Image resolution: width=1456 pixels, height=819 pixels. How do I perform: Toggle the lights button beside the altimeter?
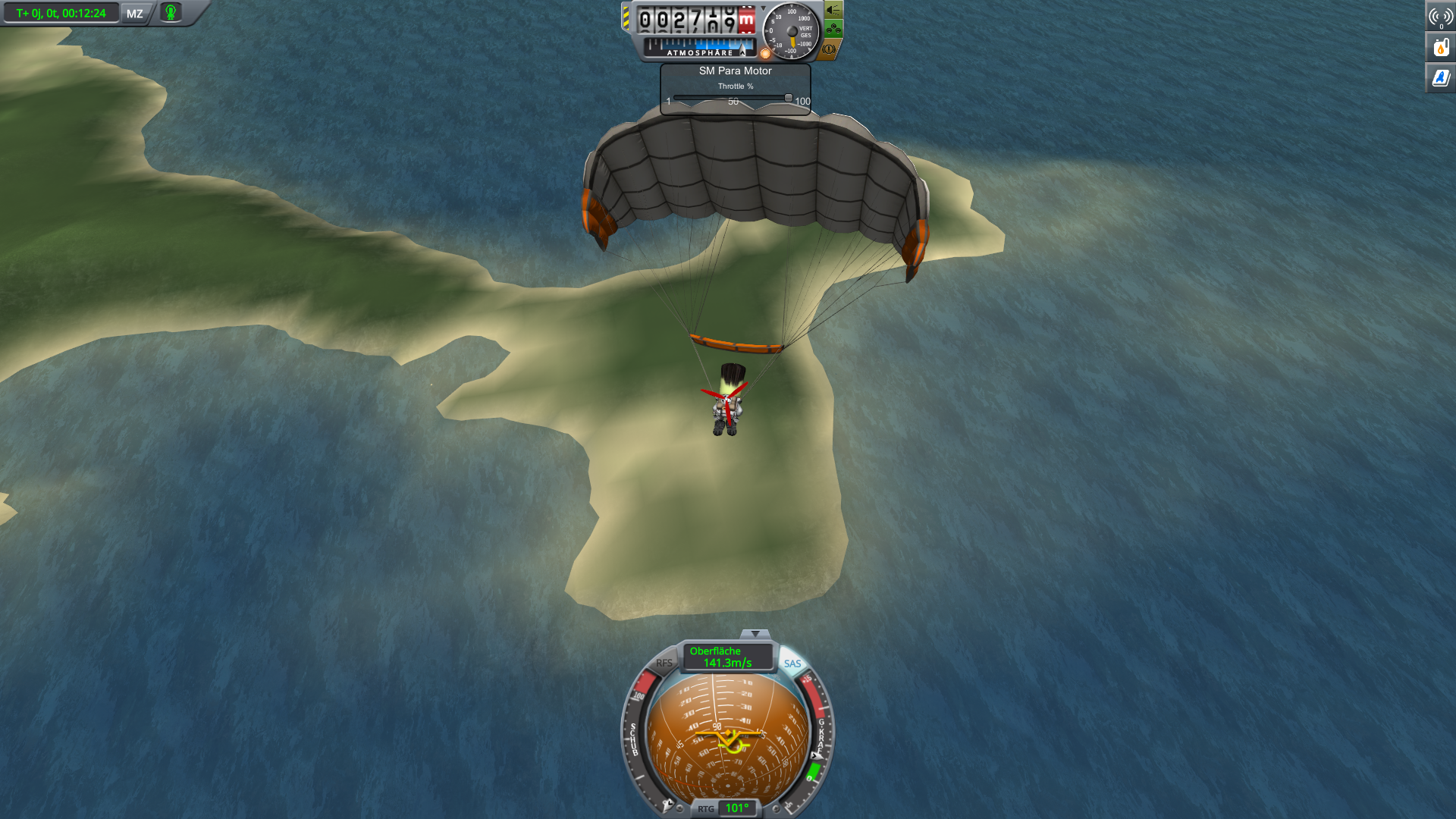pos(833,11)
